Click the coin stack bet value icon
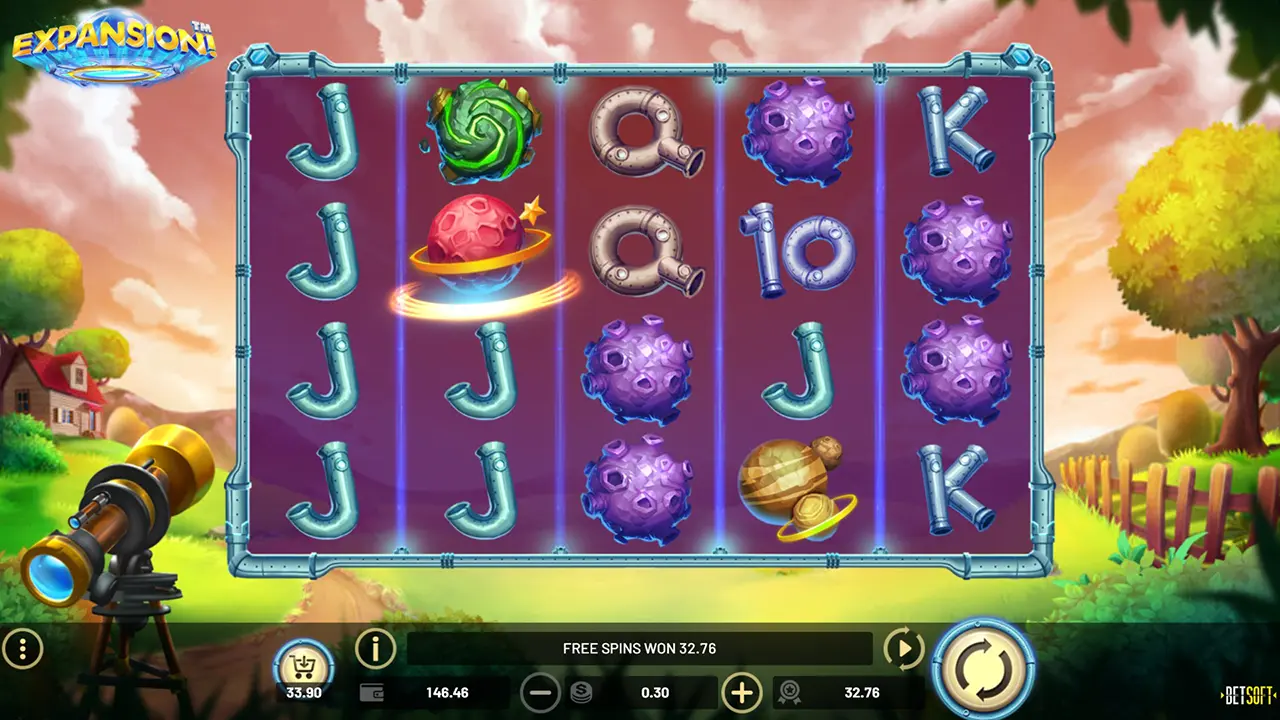The height and width of the screenshot is (720, 1280). point(581,692)
